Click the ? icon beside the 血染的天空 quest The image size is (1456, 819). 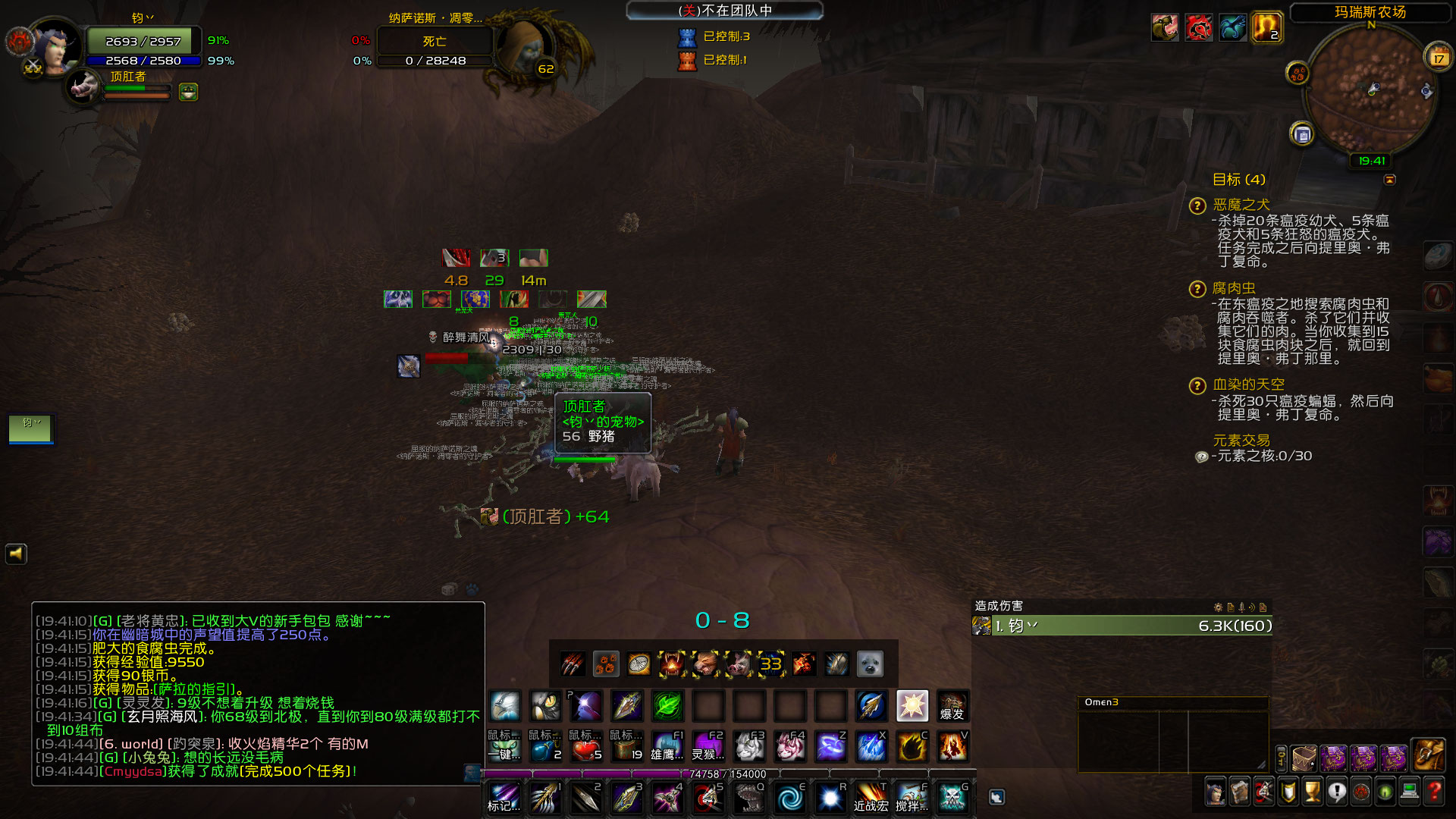[1197, 385]
